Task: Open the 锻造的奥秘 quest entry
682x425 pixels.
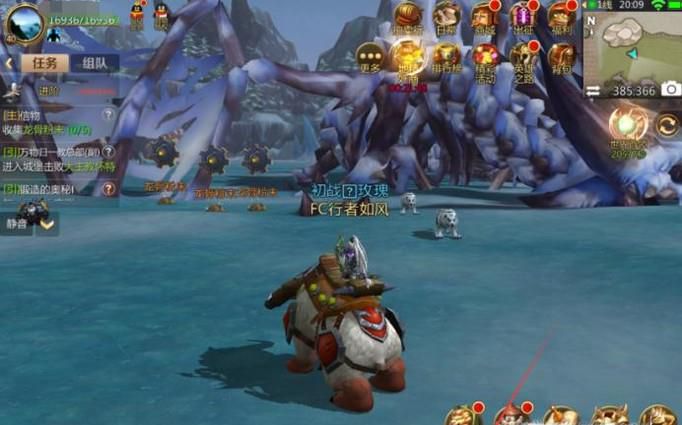Action: click(x=50, y=188)
